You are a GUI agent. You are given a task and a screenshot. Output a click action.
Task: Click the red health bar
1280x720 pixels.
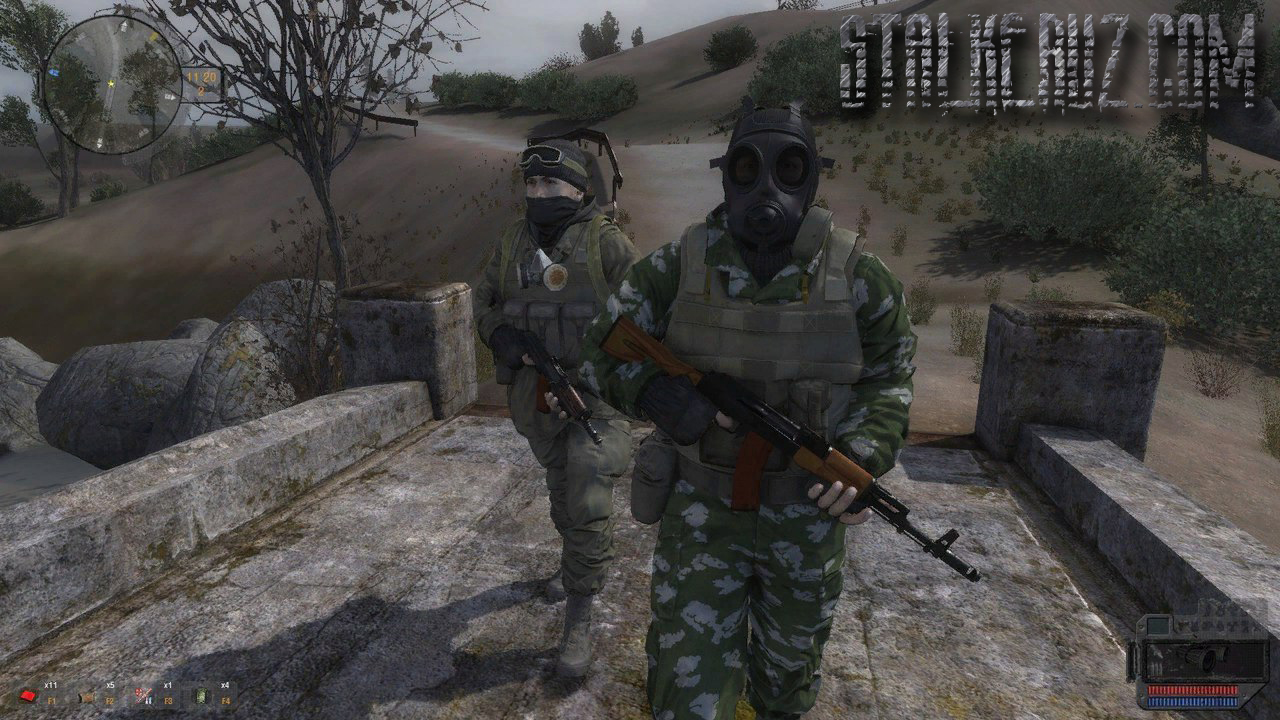coord(1193,689)
